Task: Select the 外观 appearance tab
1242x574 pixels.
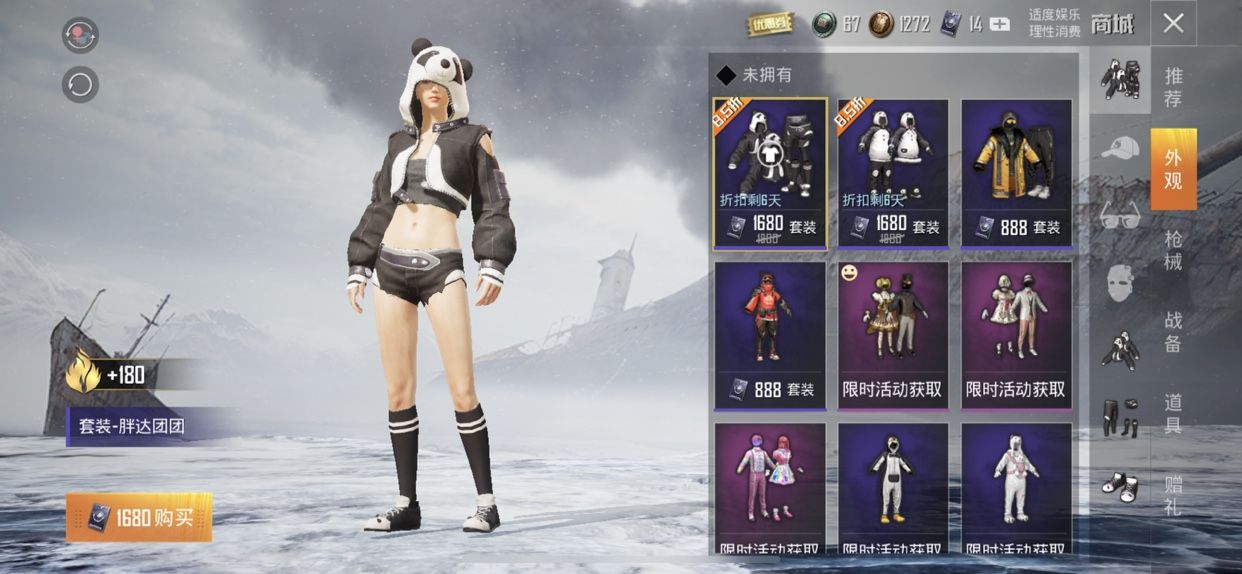Action: (1173, 168)
